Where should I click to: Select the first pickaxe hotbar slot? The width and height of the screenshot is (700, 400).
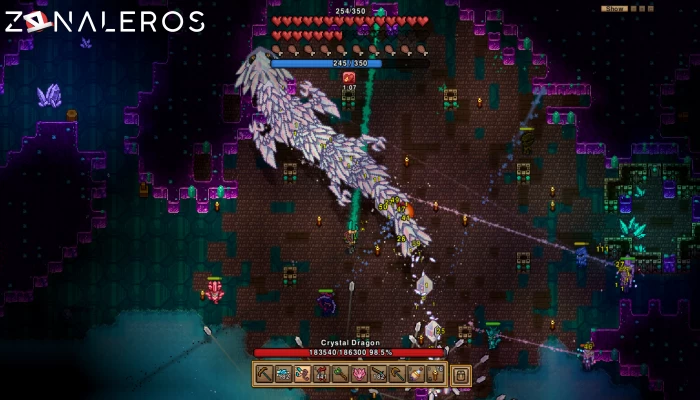265,374
